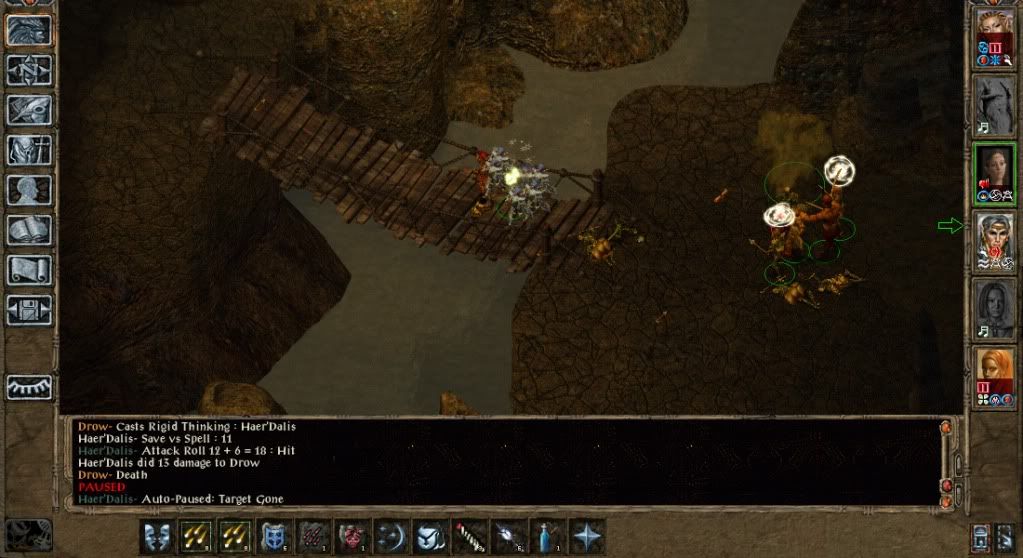
Task: Open the area map with the compass button
Action: (29, 69)
